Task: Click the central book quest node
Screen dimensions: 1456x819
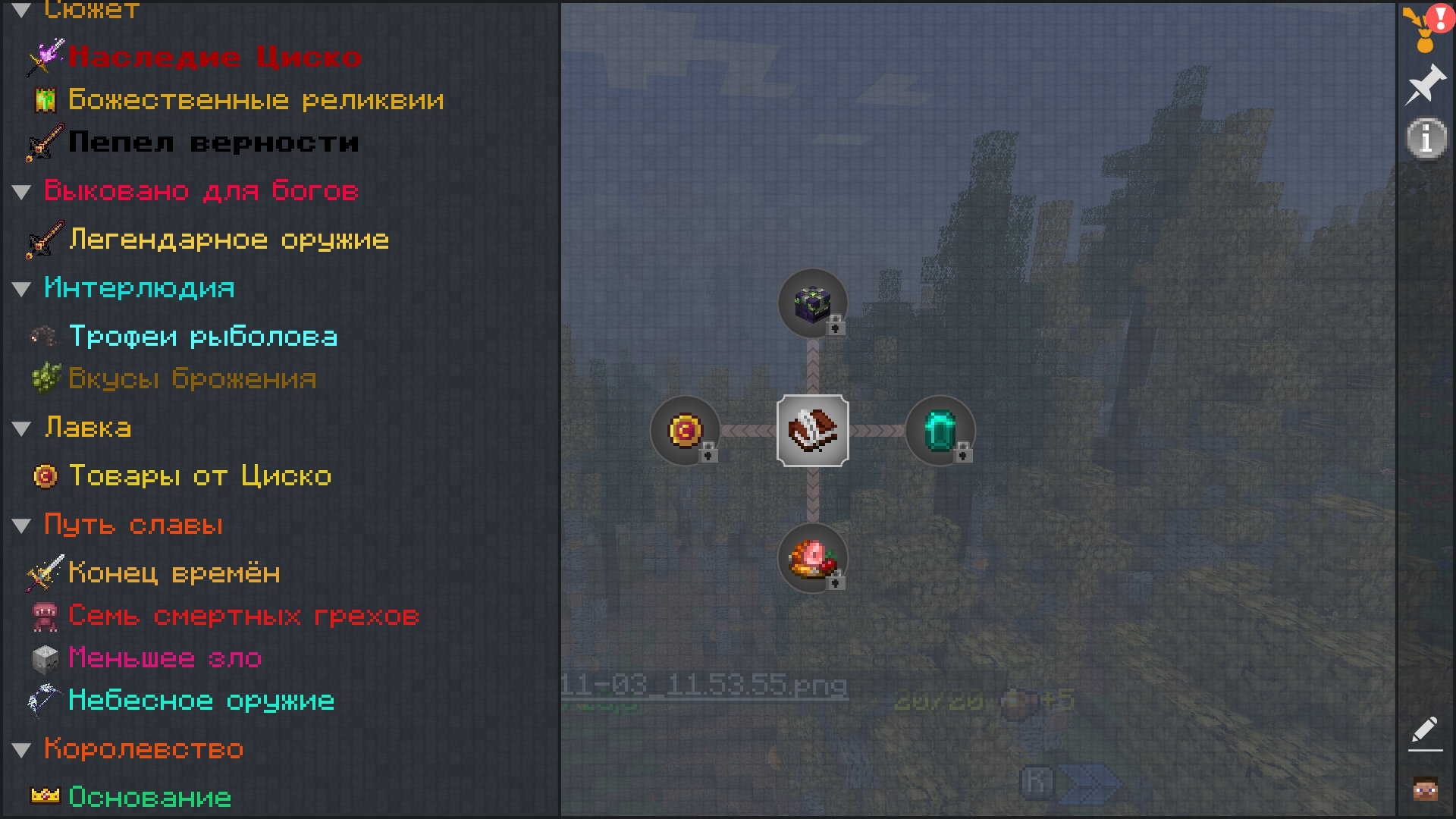Action: point(812,431)
